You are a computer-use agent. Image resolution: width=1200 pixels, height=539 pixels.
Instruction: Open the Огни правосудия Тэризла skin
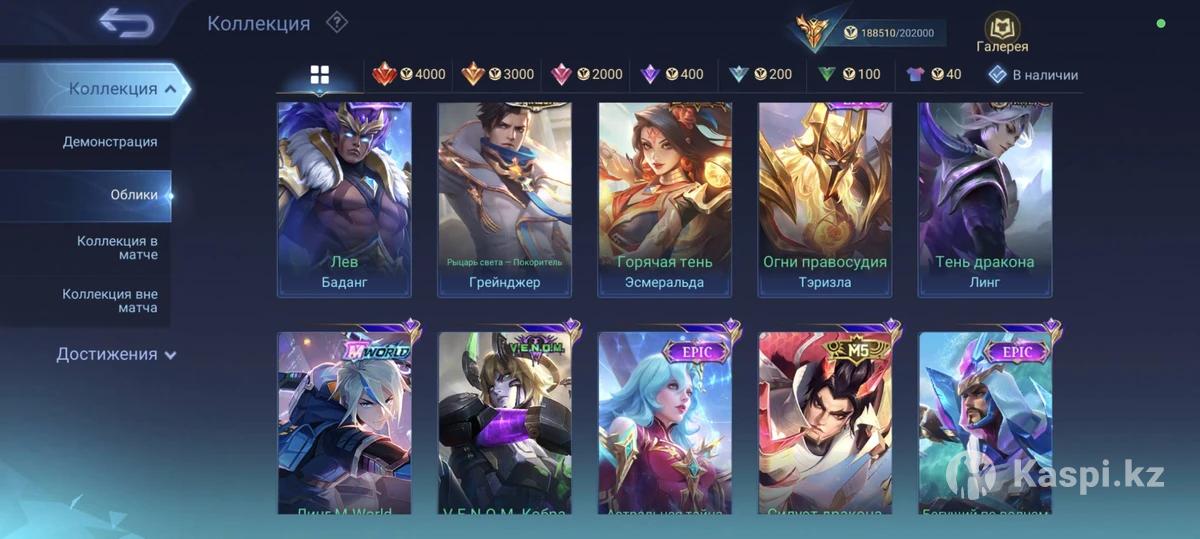825,199
